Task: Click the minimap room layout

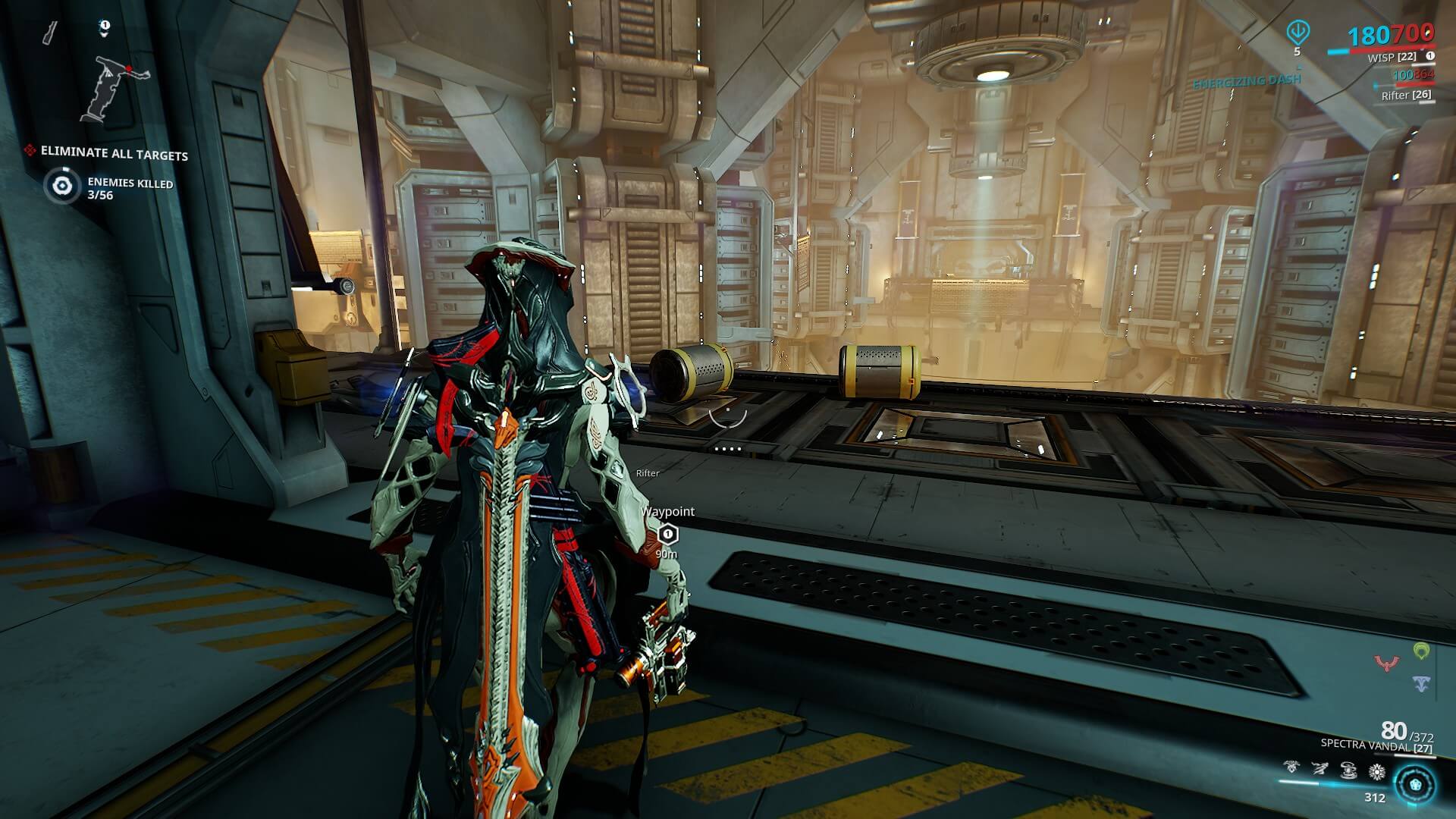Action: point(114,89)
